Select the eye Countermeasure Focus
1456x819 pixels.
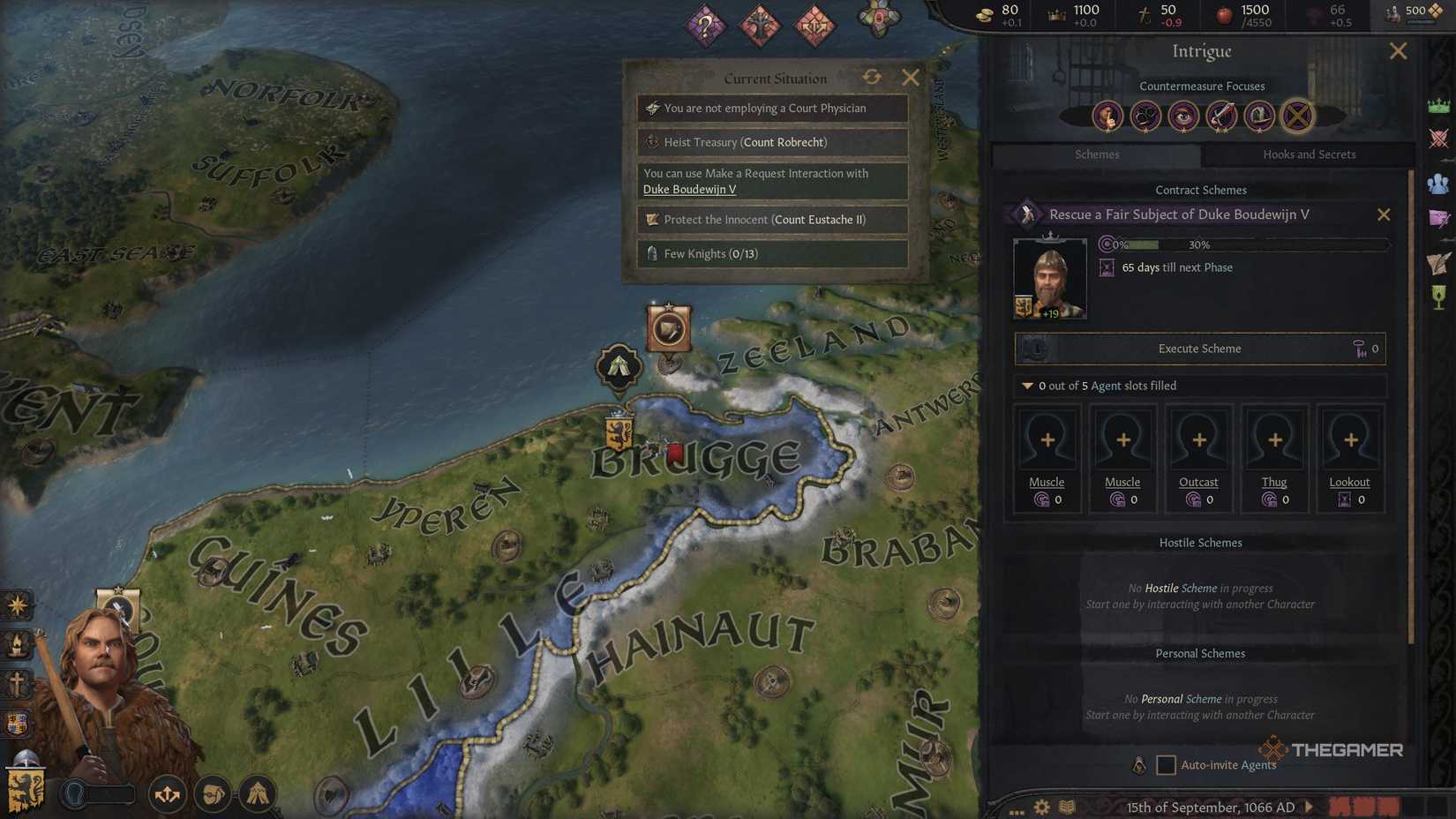(1183, 116)
